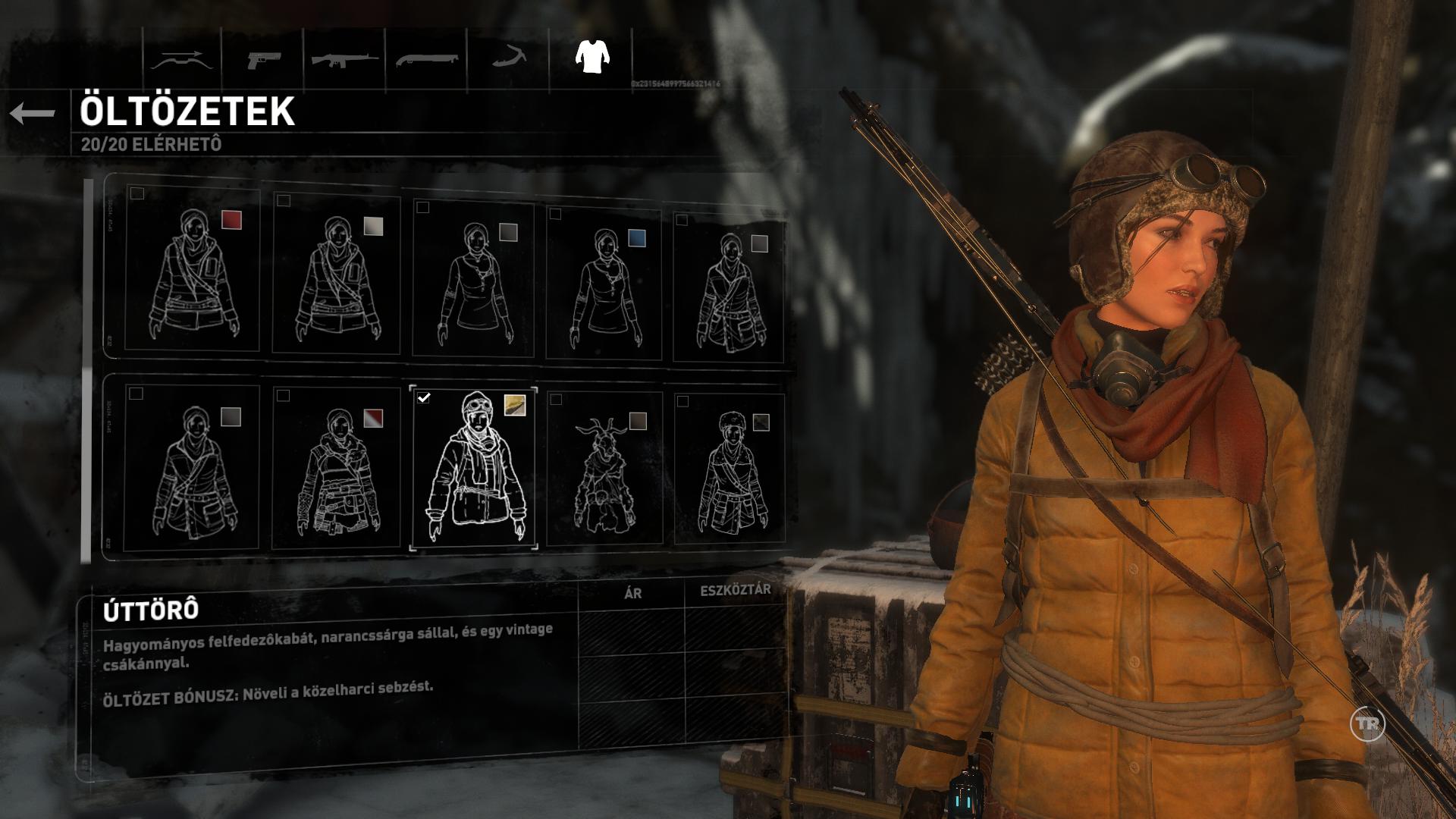Select the outfits shirt tab
The width and height of the screenshot is (1456, 819).
(x=592, y=57)
